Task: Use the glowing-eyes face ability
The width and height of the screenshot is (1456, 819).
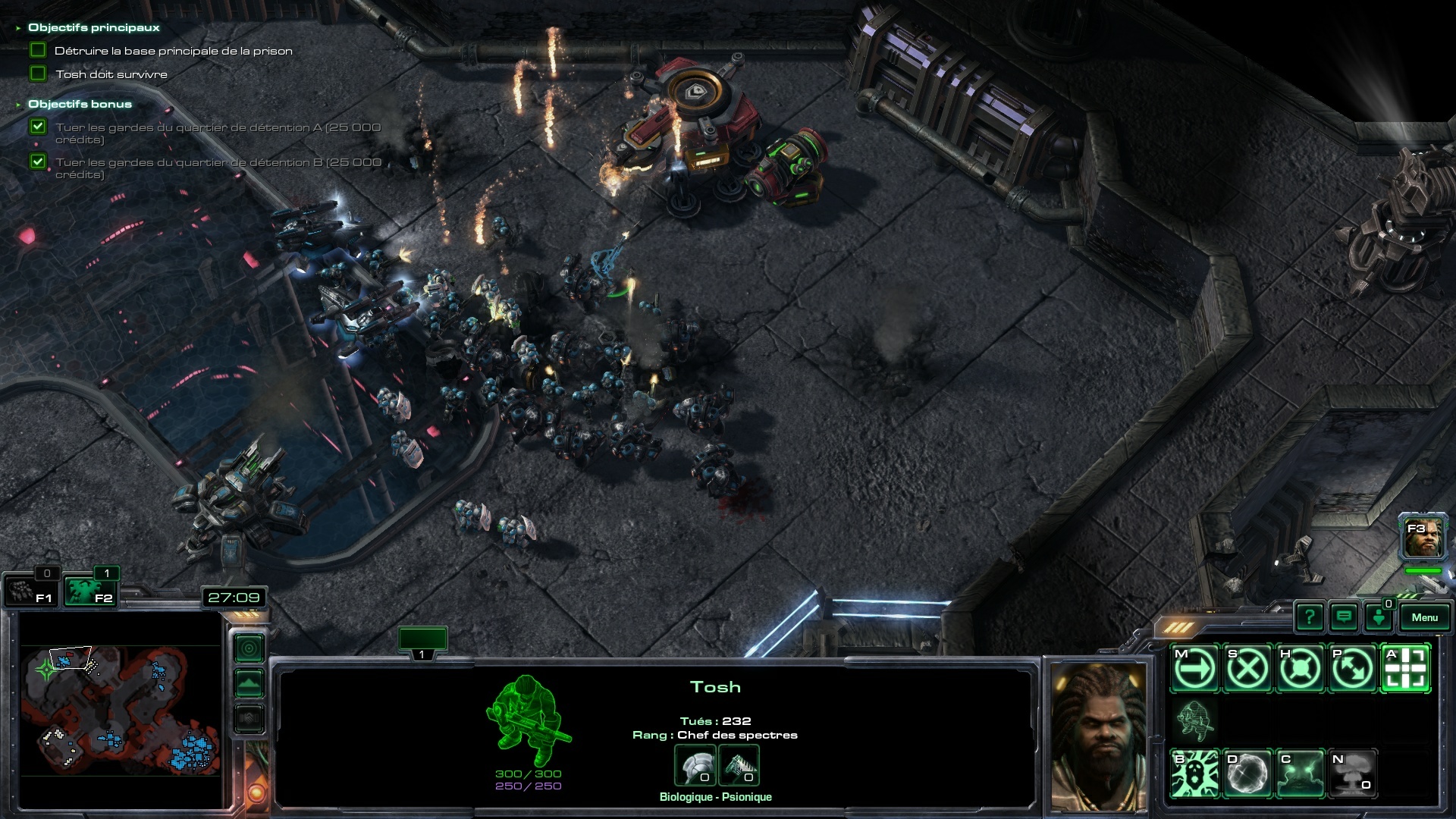Action: pos(1300,773)
